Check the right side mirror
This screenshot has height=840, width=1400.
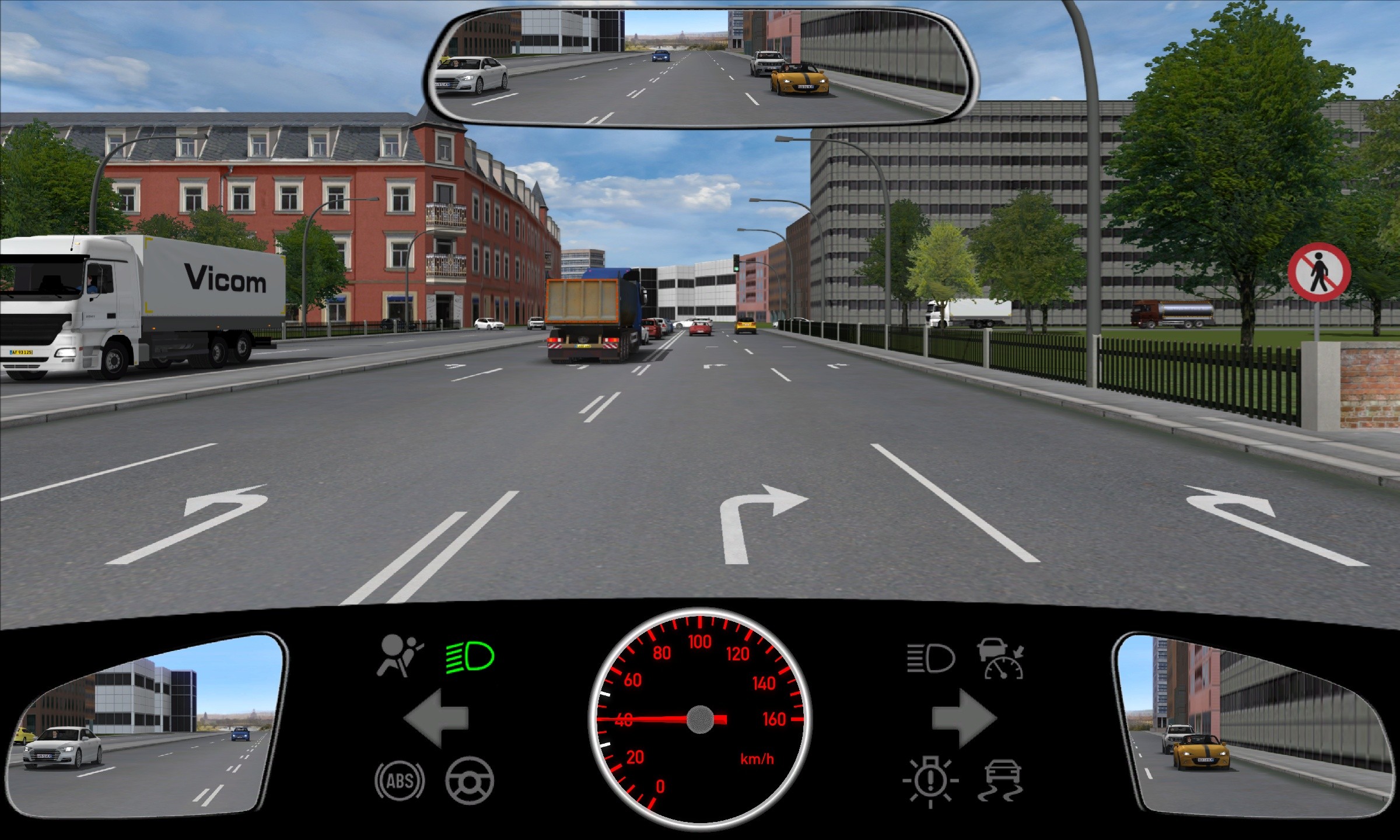click(x=1254, y=726)
